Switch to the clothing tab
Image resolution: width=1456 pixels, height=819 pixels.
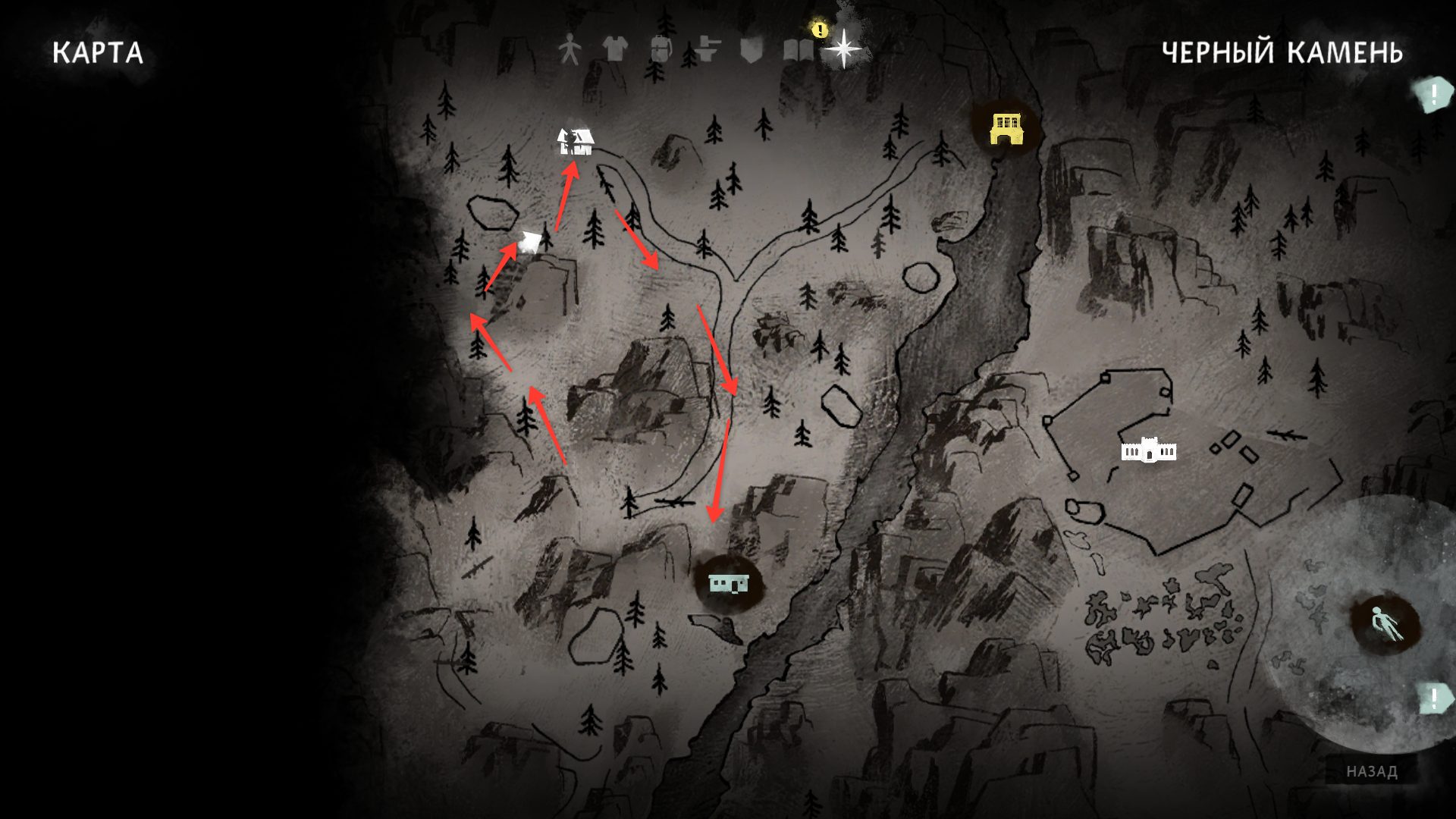click(x=615, y=49)
